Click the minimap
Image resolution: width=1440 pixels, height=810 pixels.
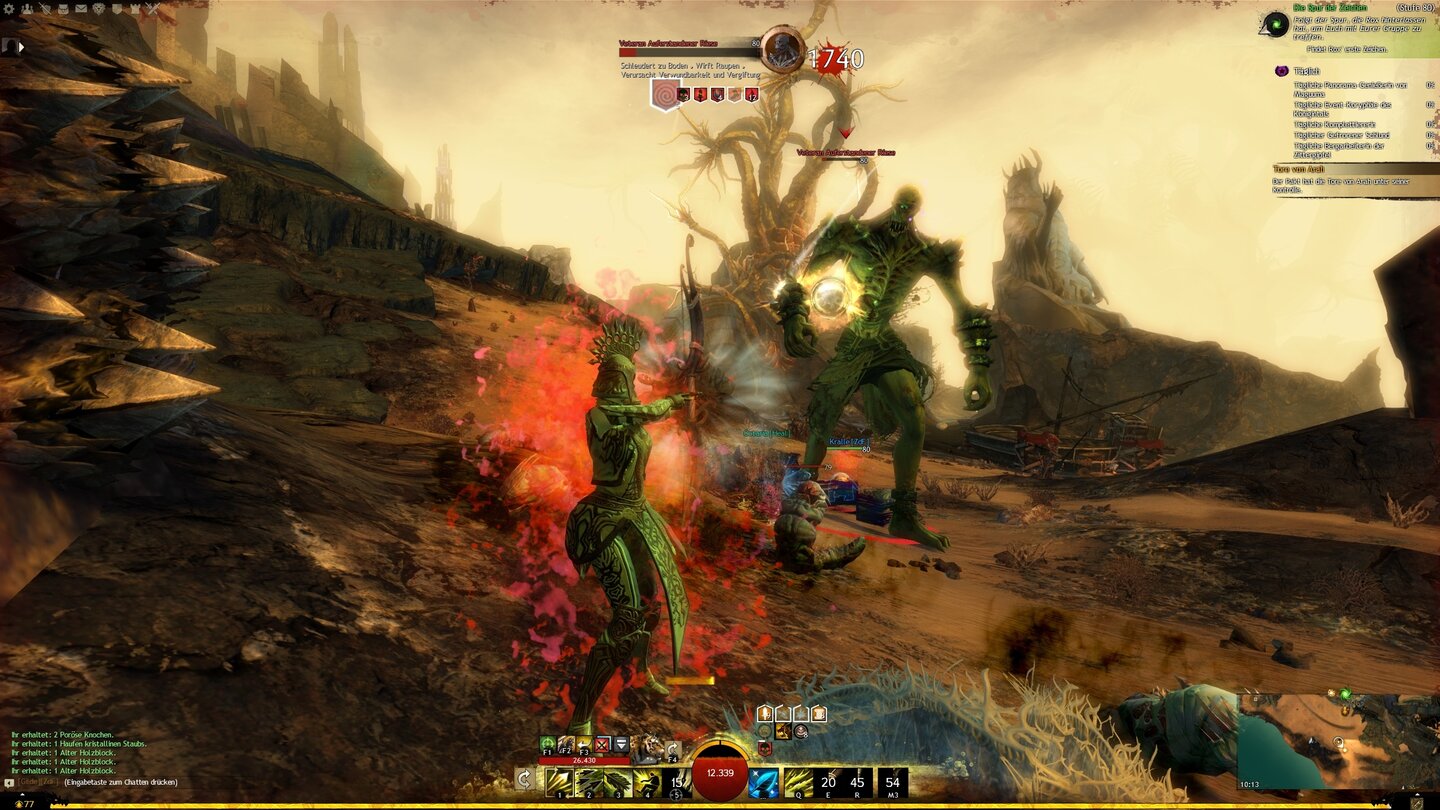1338,741
